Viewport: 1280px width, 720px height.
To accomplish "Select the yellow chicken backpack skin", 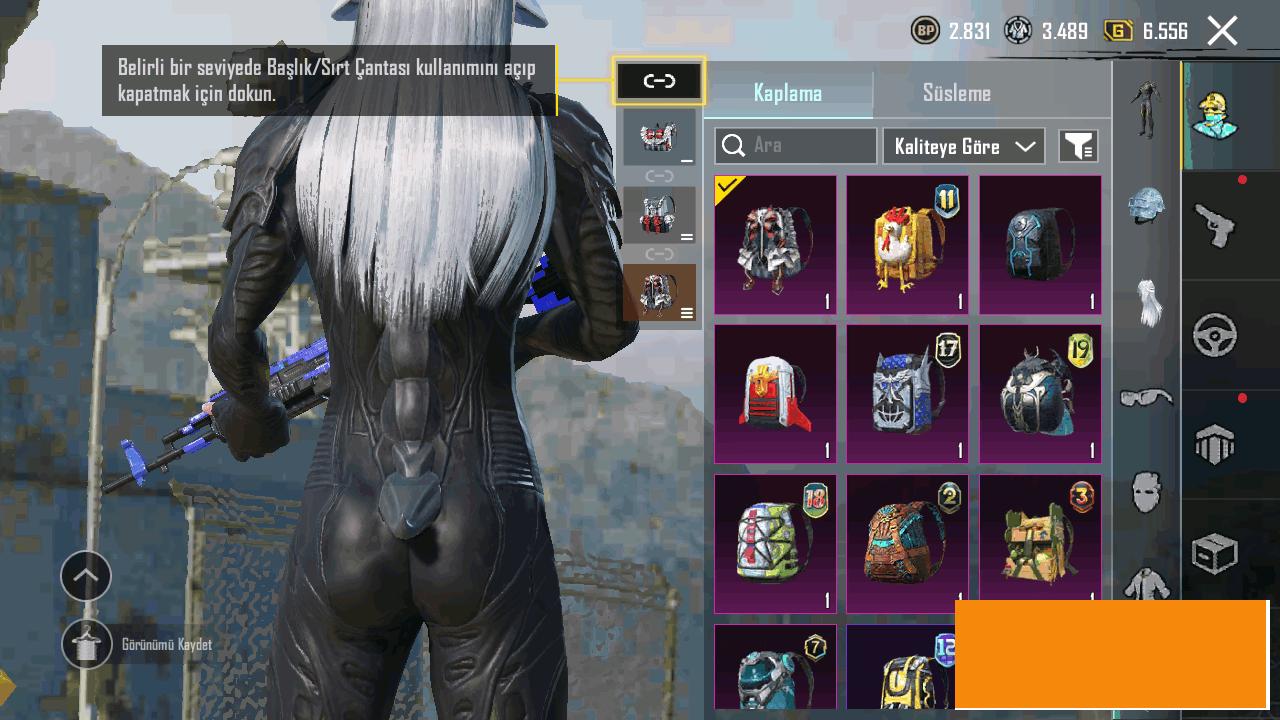I will [x=907, y=245].
